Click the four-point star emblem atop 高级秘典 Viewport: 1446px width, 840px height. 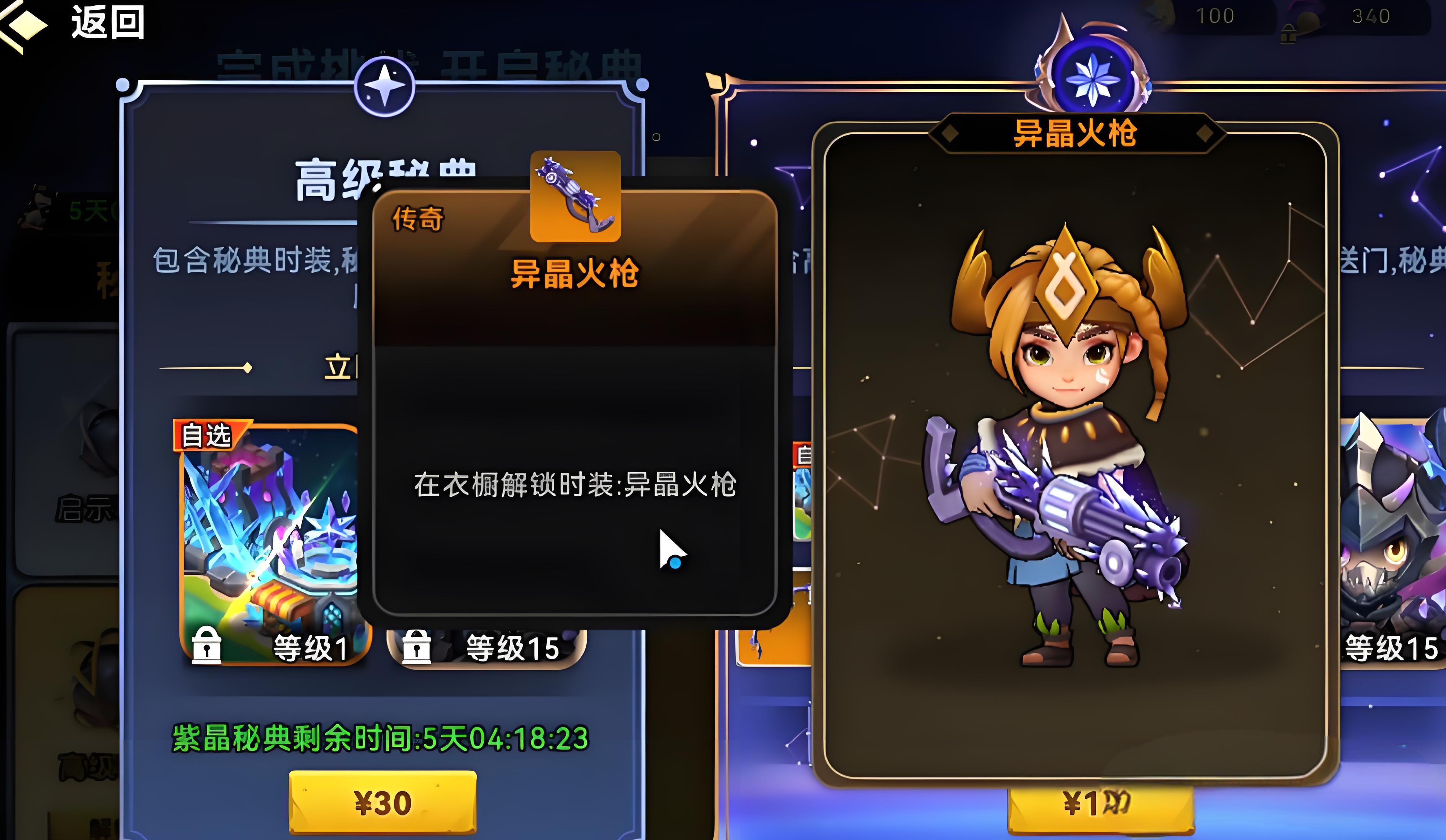(x=384, y=87)
